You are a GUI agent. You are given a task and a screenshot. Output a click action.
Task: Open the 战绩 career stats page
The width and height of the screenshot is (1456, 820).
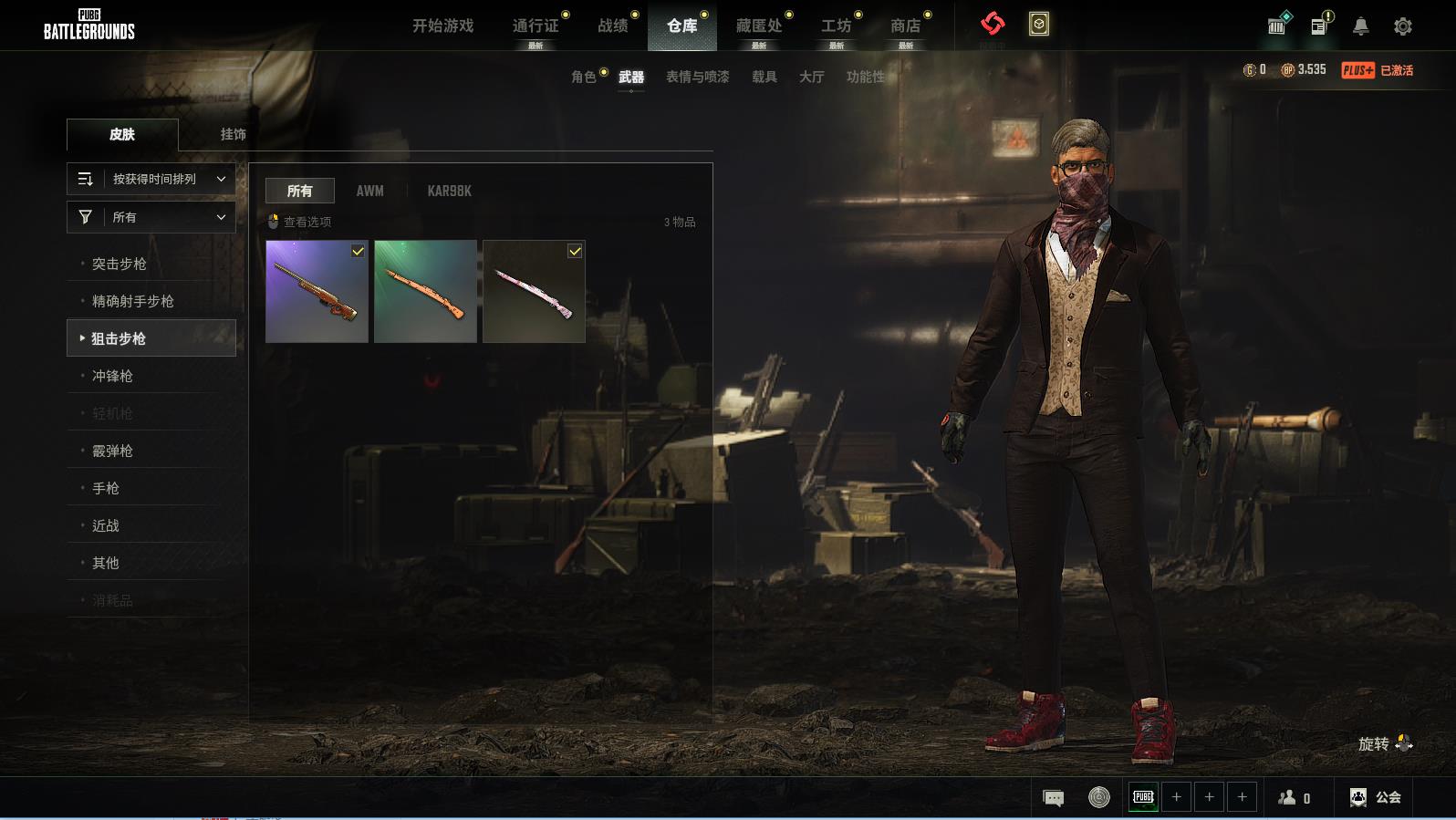coord(613,26)
